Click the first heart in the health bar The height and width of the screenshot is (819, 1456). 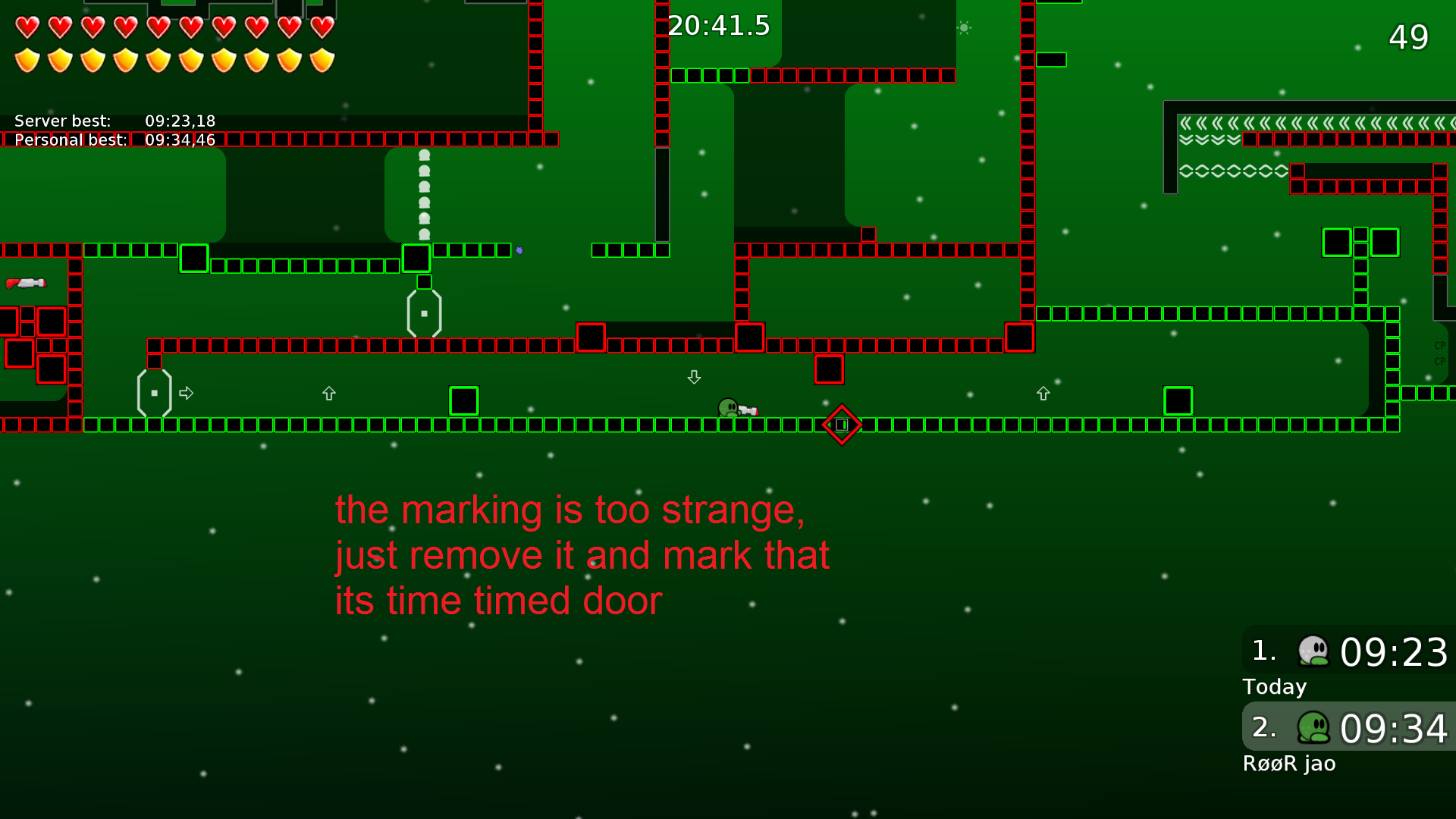click(x=27, y=27)
